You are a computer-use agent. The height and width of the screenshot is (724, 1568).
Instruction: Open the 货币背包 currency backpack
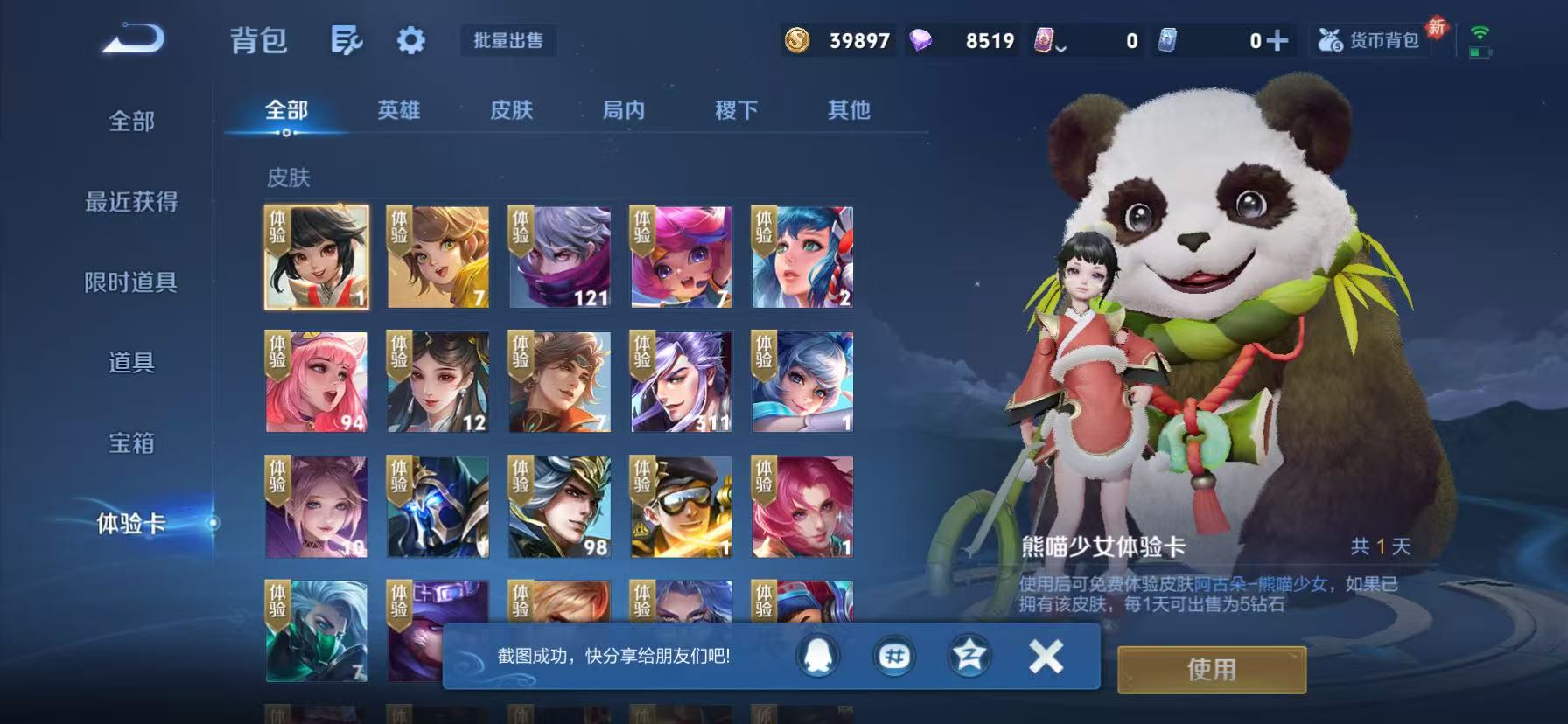point(1370,40)
